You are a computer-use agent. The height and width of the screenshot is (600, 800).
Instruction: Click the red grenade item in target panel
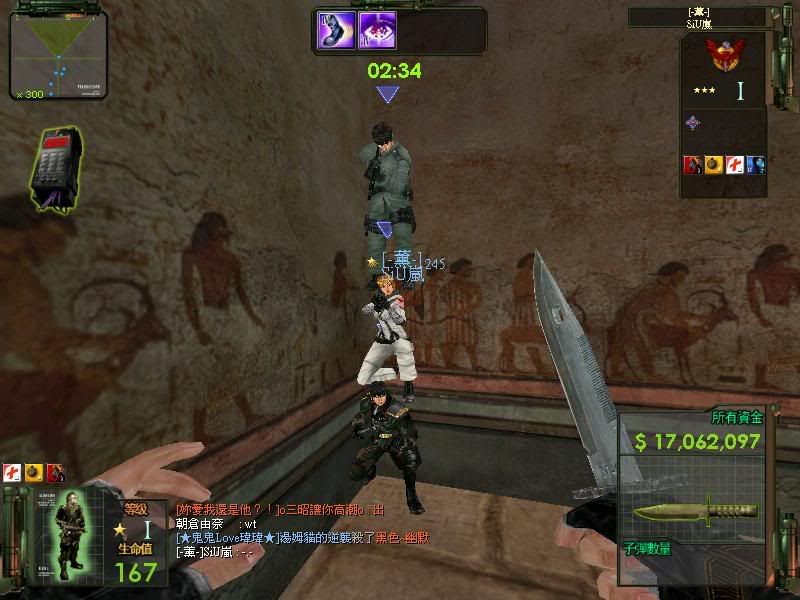point(692,165)
